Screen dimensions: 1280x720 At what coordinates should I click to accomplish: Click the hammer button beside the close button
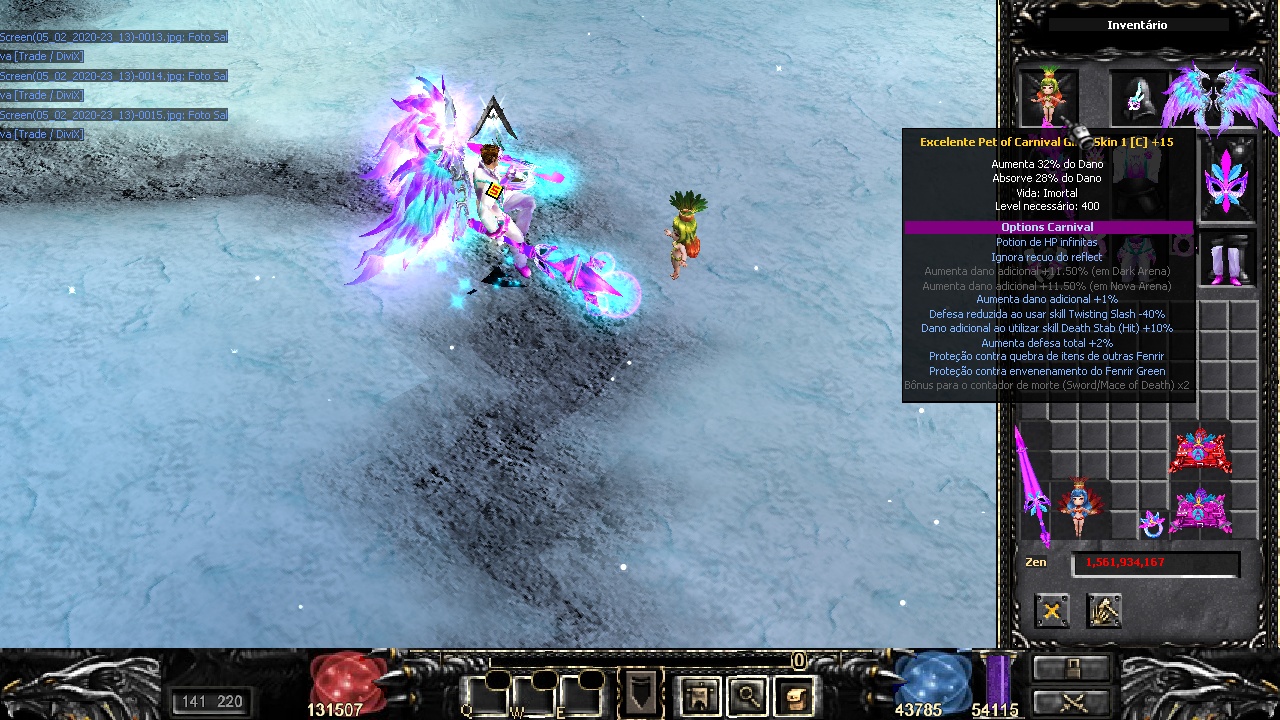point(1104,611)
